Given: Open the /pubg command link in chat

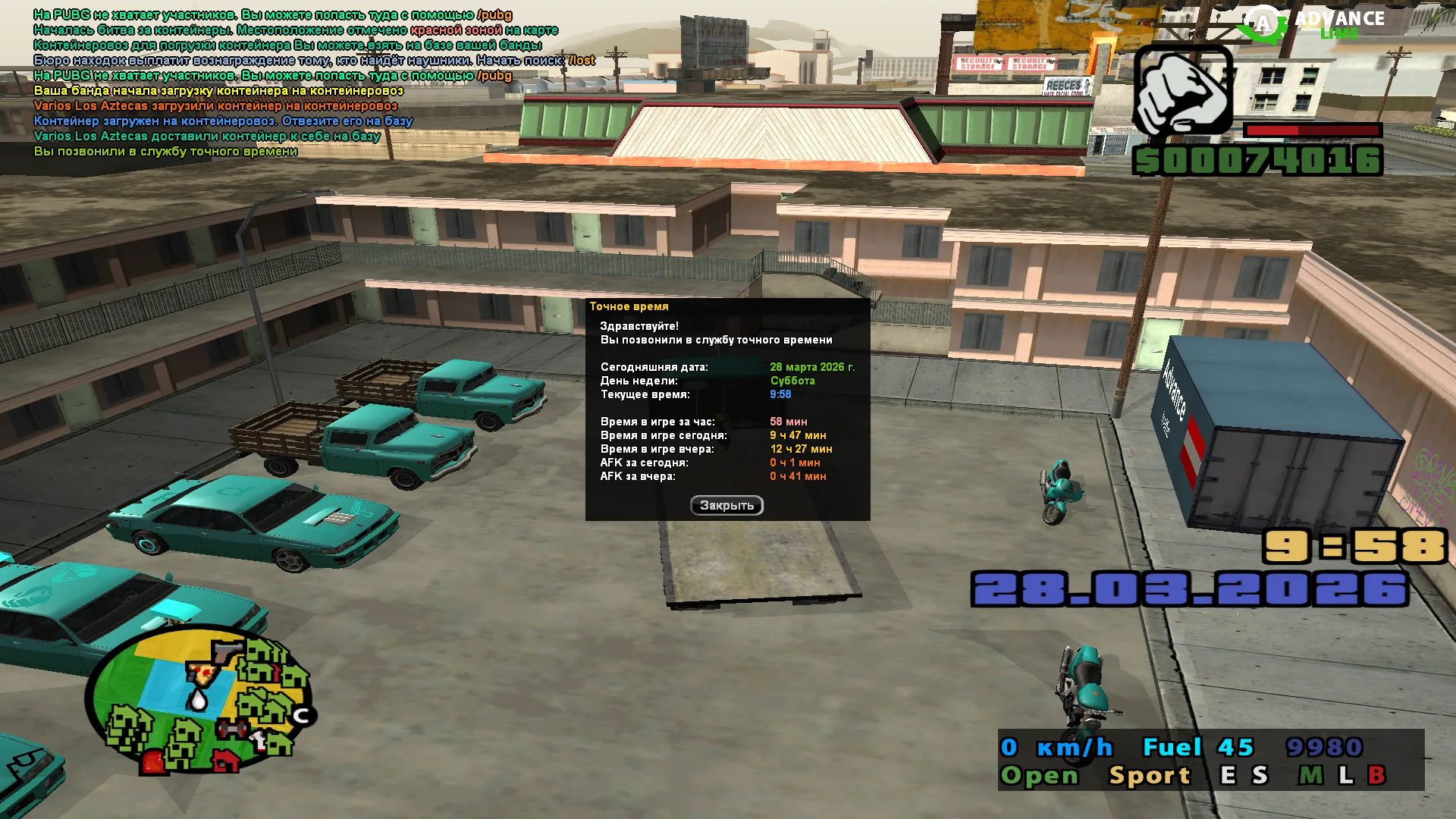Looking at the screenshot, I should [x=494, y=14].
